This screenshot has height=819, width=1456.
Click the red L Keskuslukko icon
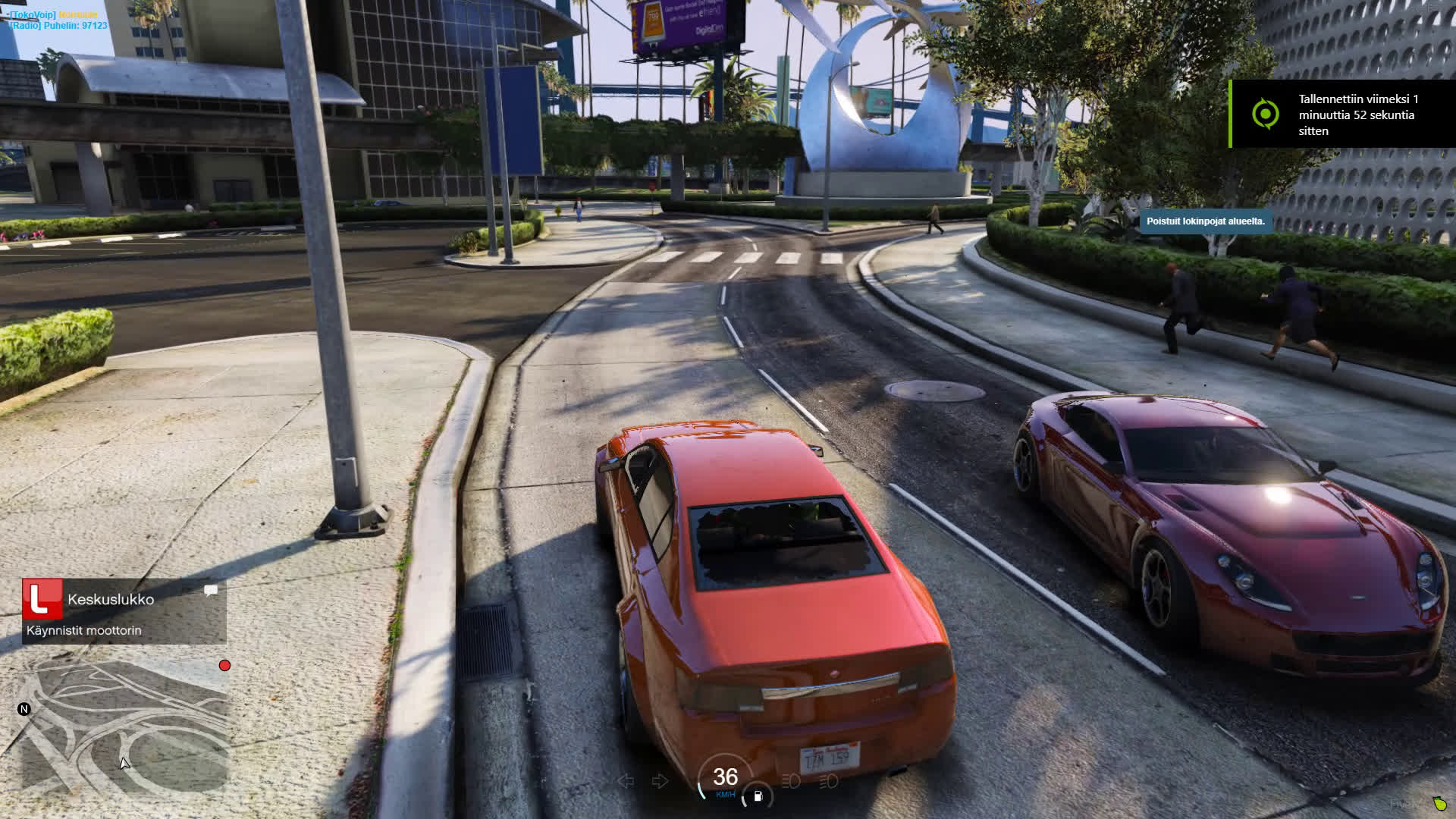(x=42, y=598)
